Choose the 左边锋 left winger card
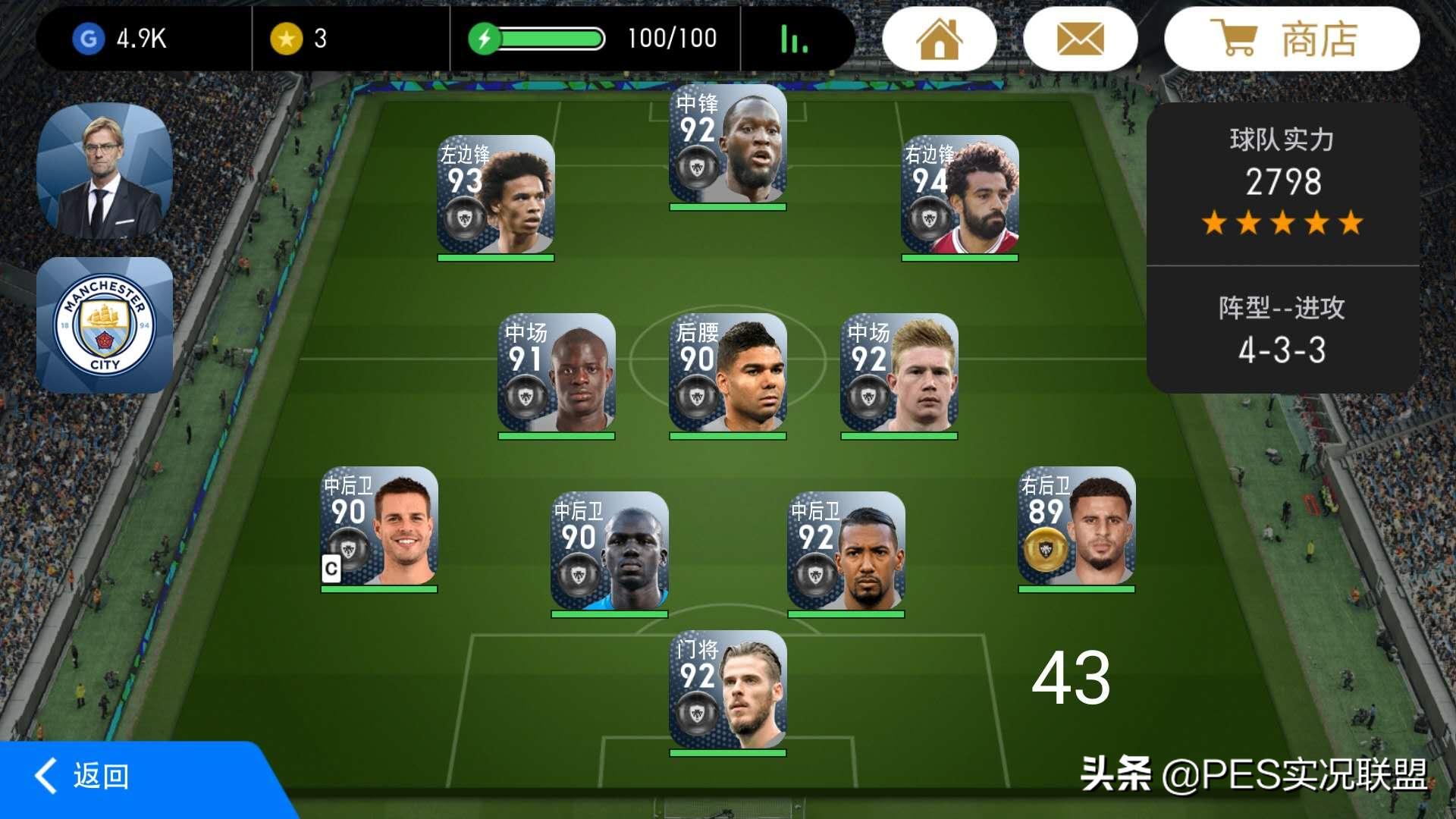 tap(496, 196)
